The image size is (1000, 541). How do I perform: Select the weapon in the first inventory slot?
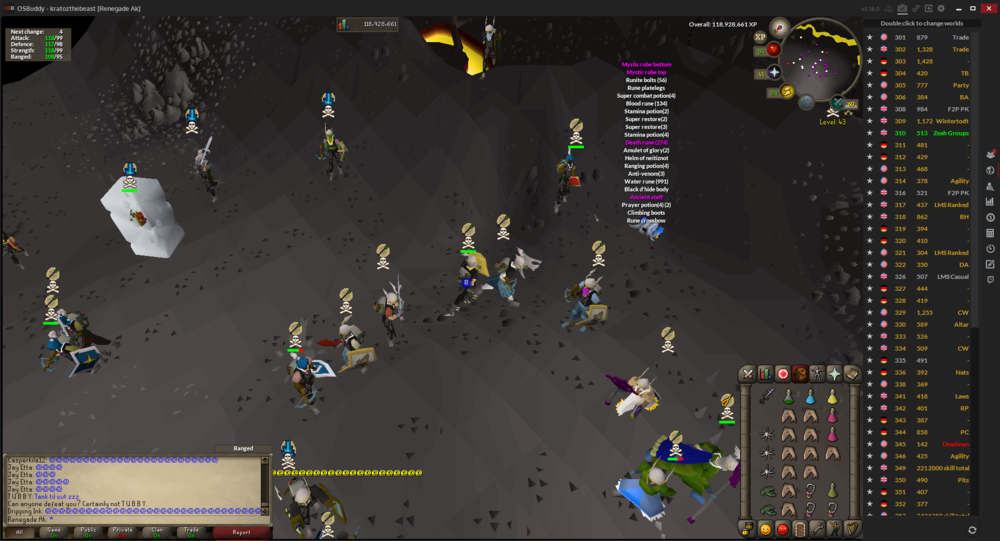(x=767, y=397)
